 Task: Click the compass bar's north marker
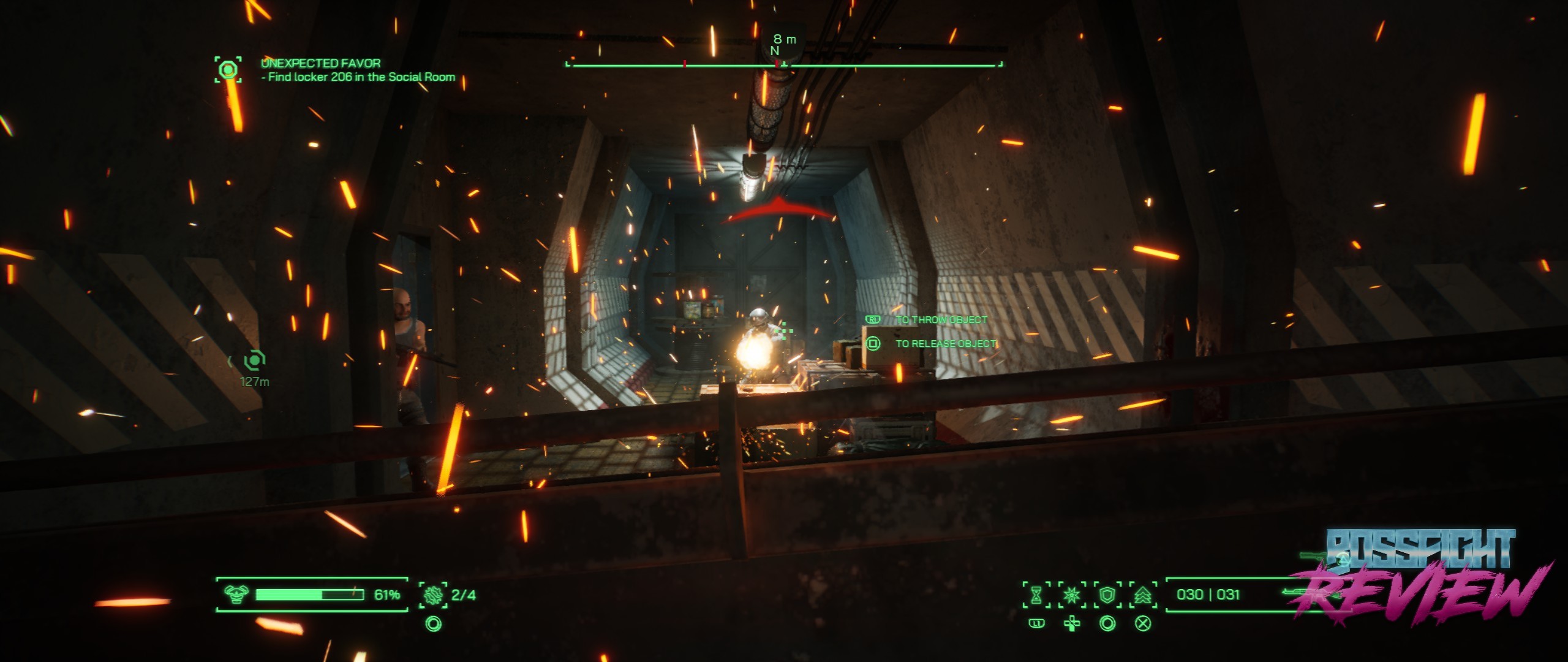coord(775,51)
